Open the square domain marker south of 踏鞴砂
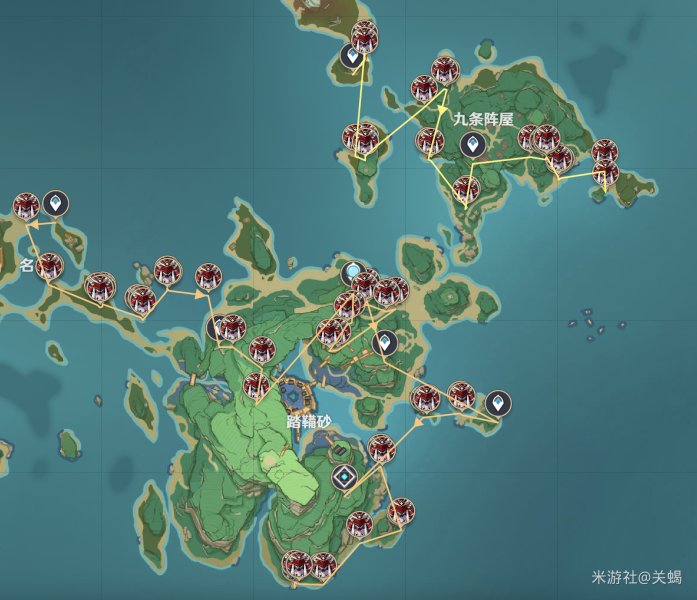Screen dimensions: 697x600 click(344, 478)
